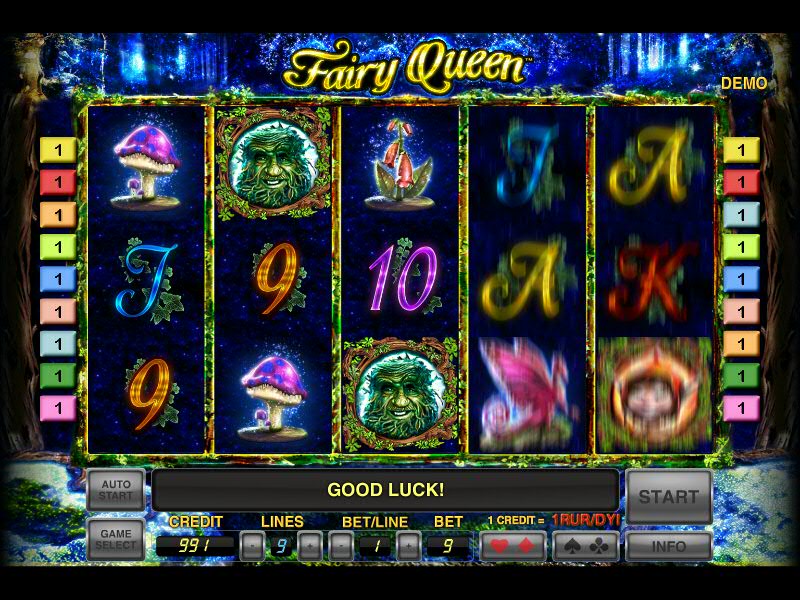The image size is (800, 600).
Task: Show the INFO paytable
Action: (x=669, y=547)
